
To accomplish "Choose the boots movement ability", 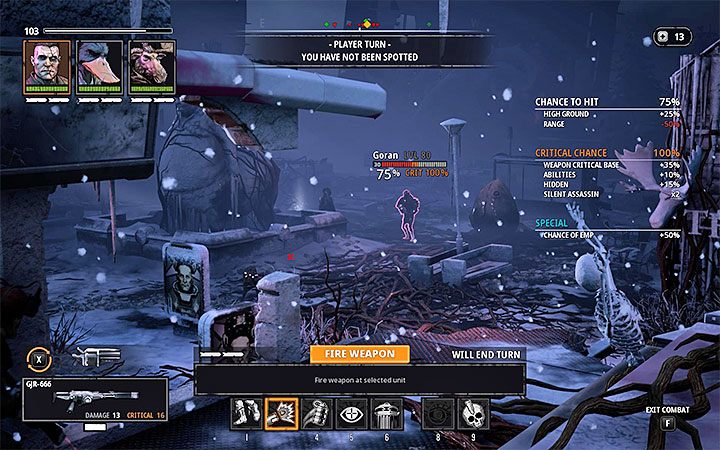I will pos(246,412).
